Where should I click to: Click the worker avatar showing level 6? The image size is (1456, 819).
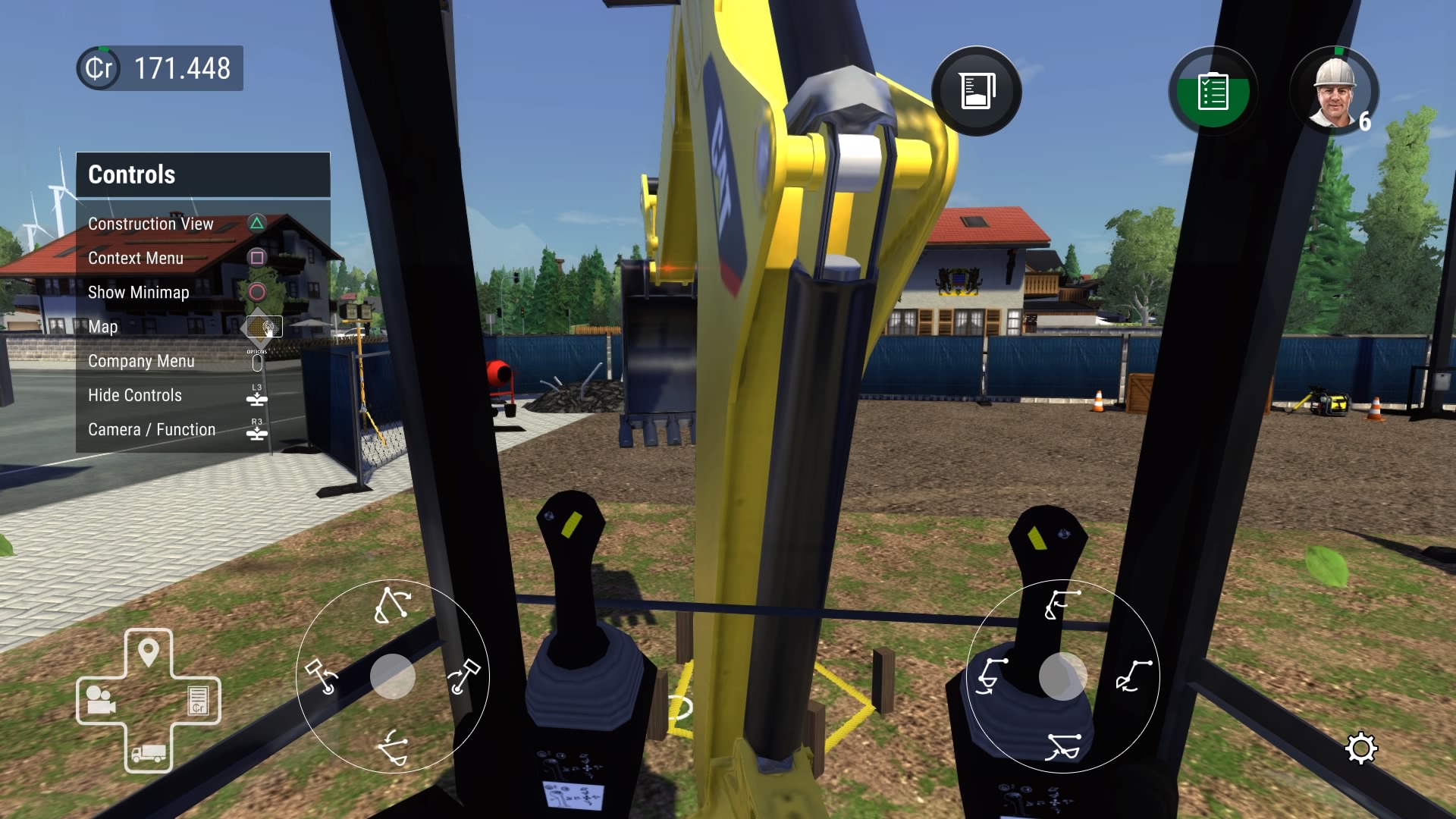pos(1335,91)
